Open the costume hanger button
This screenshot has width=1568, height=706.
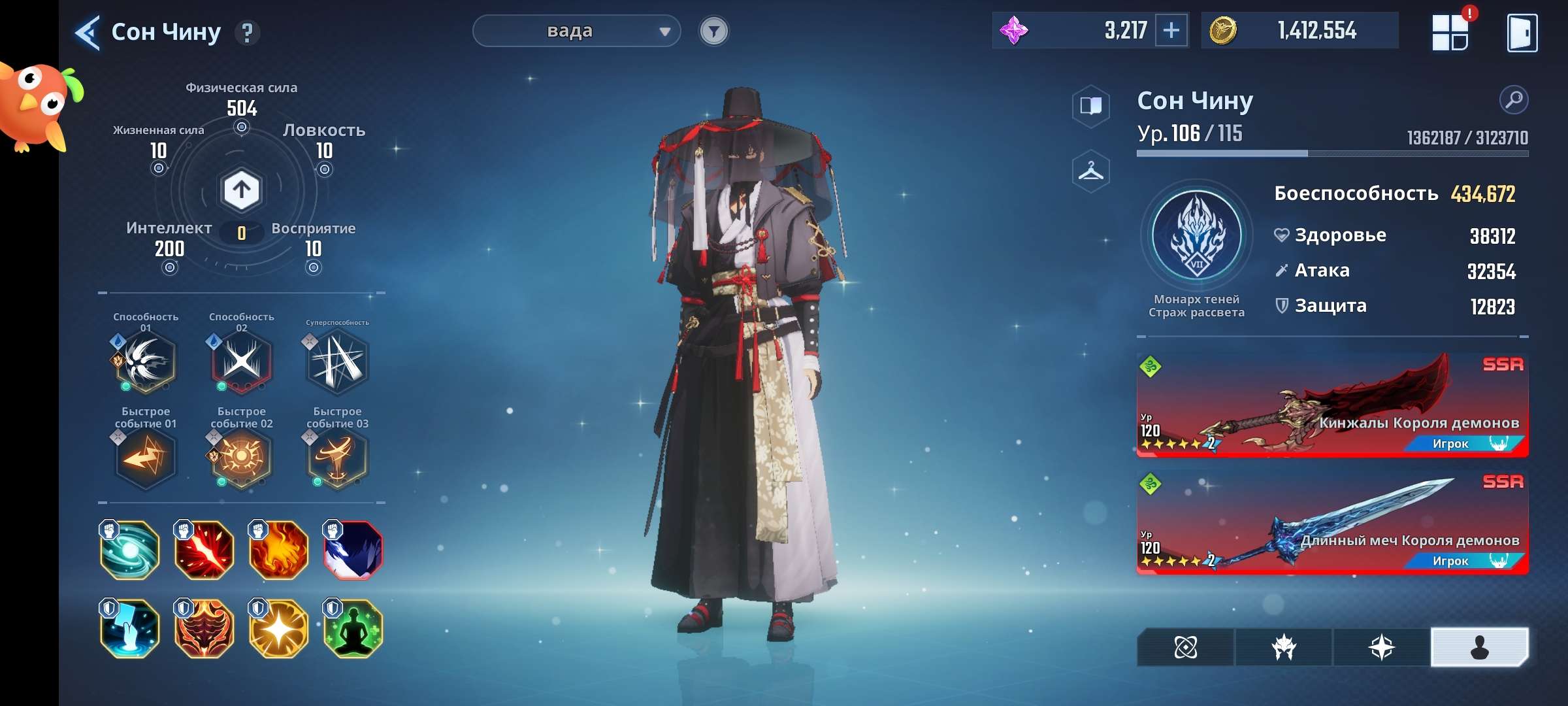pyautogui.click(x=1090, y=171)
